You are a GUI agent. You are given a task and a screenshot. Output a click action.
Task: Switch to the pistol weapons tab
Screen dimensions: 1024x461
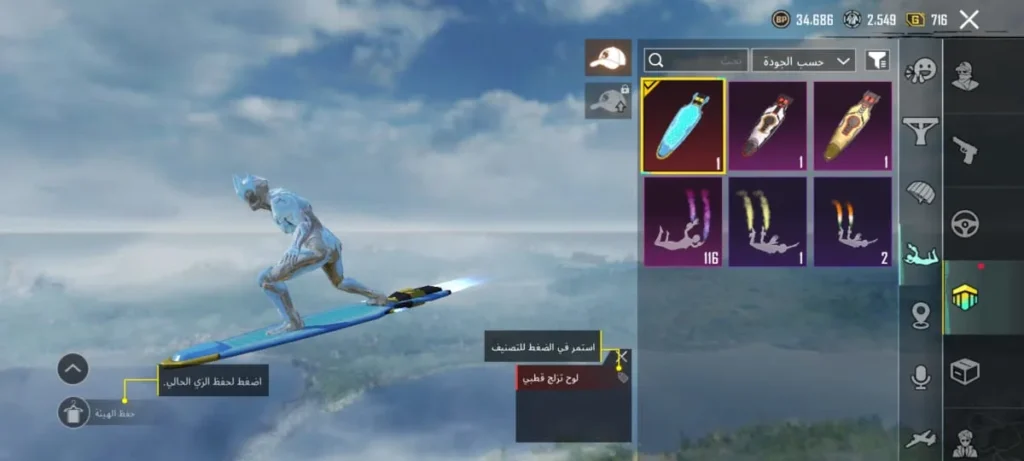pyautogui.click(x=965, y=150)
